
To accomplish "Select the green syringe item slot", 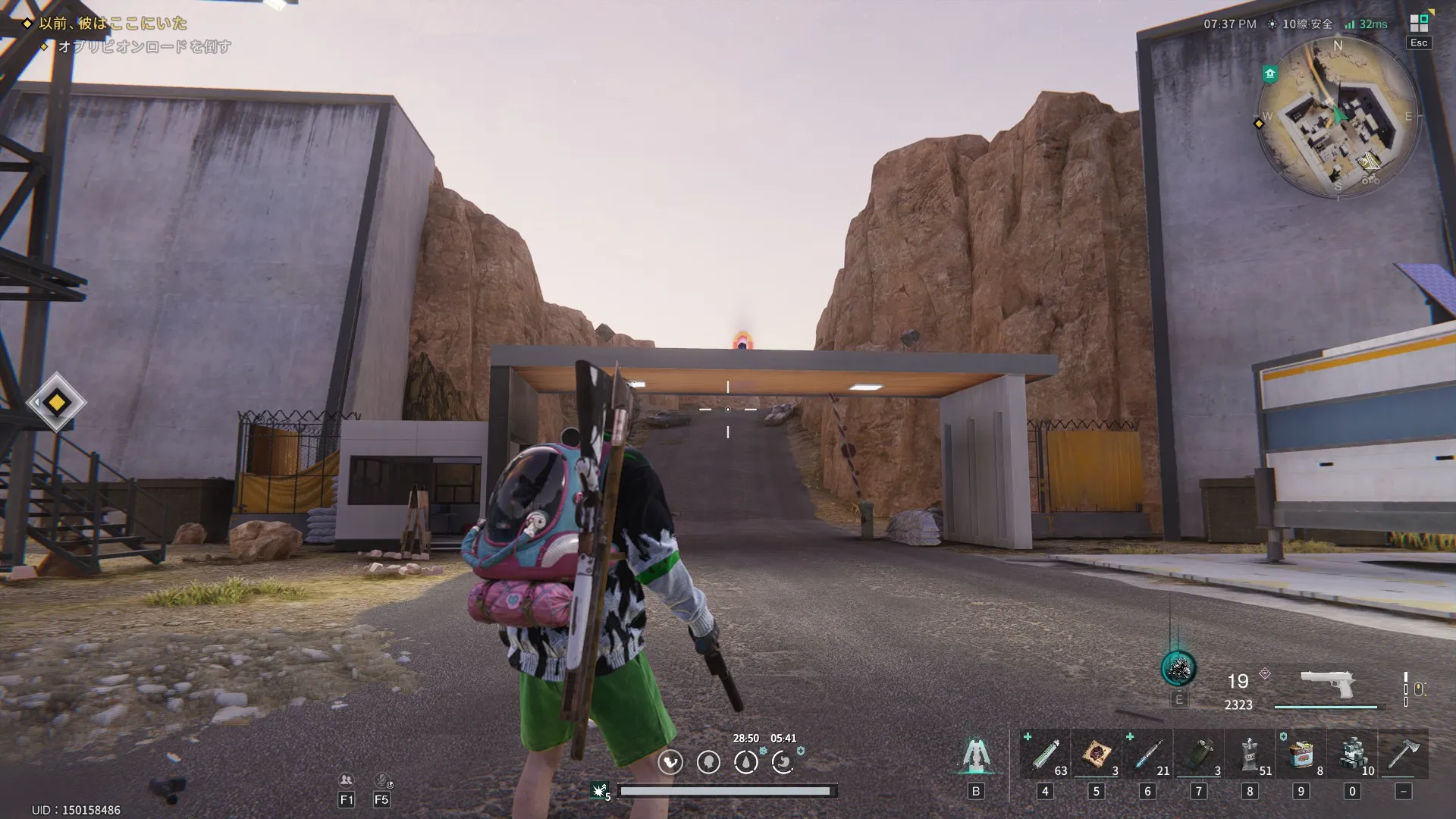I will pyautogui.click(x=1045, y=754).
